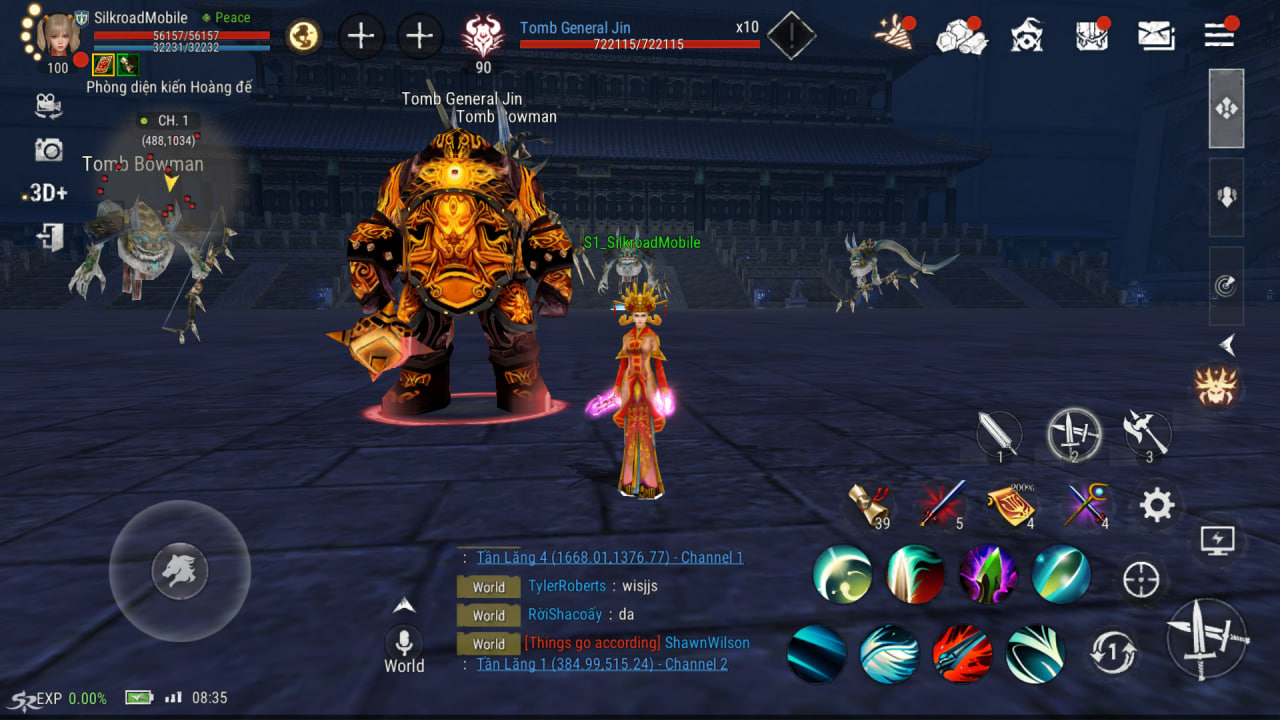Open the player character portrait
The width and height of the screenshot is (1280, 720).
pos(58,34)
